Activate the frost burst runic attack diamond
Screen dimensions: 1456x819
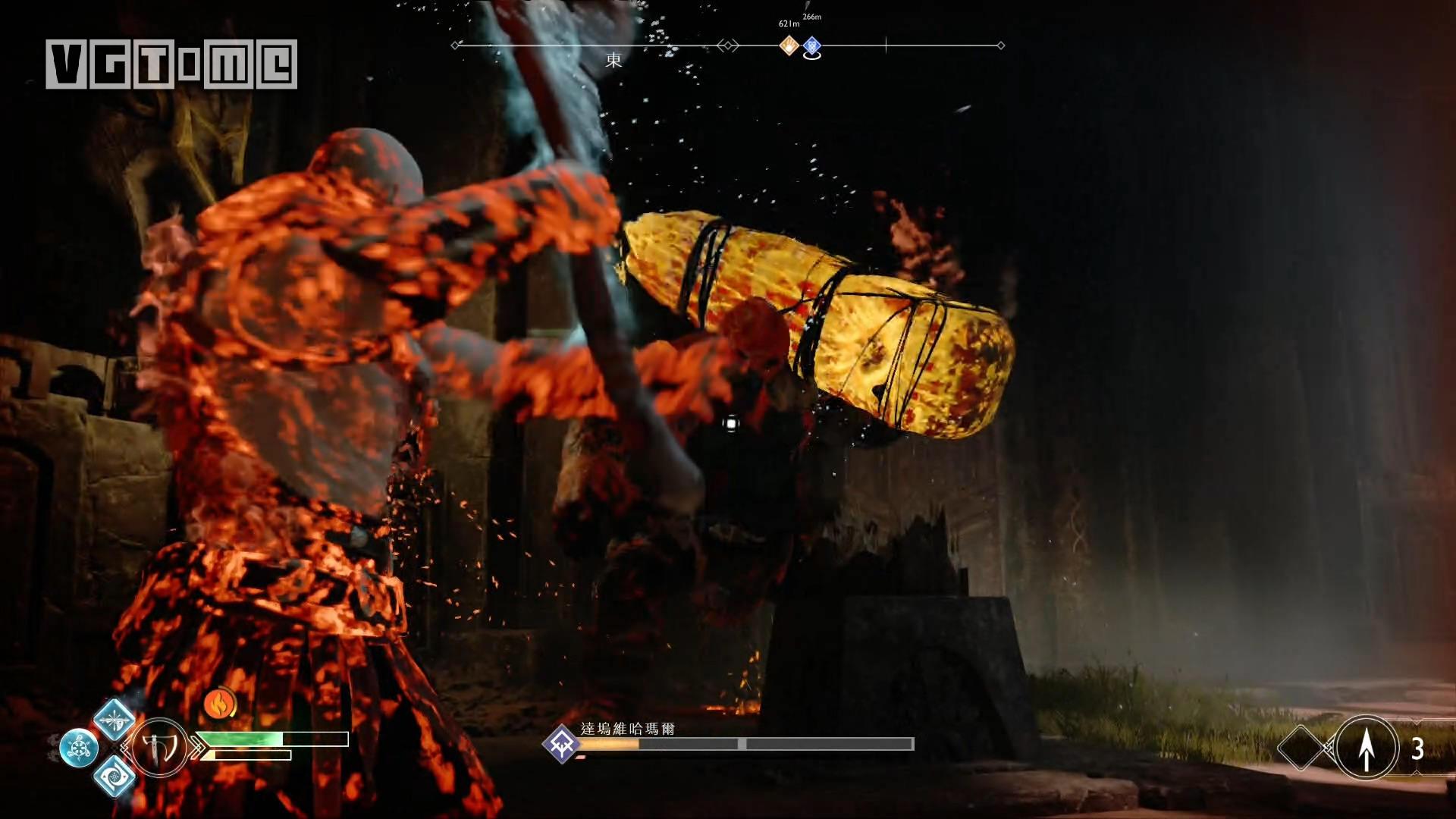pyautogui.click(x=115, y=720)
